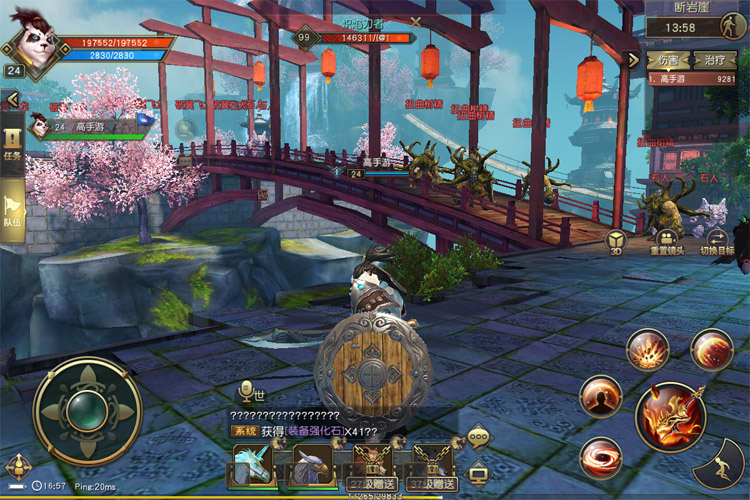This screenshot has width=750, height=500.
Task: Collapse the damage panel arrow
Action: coord(632,60)
